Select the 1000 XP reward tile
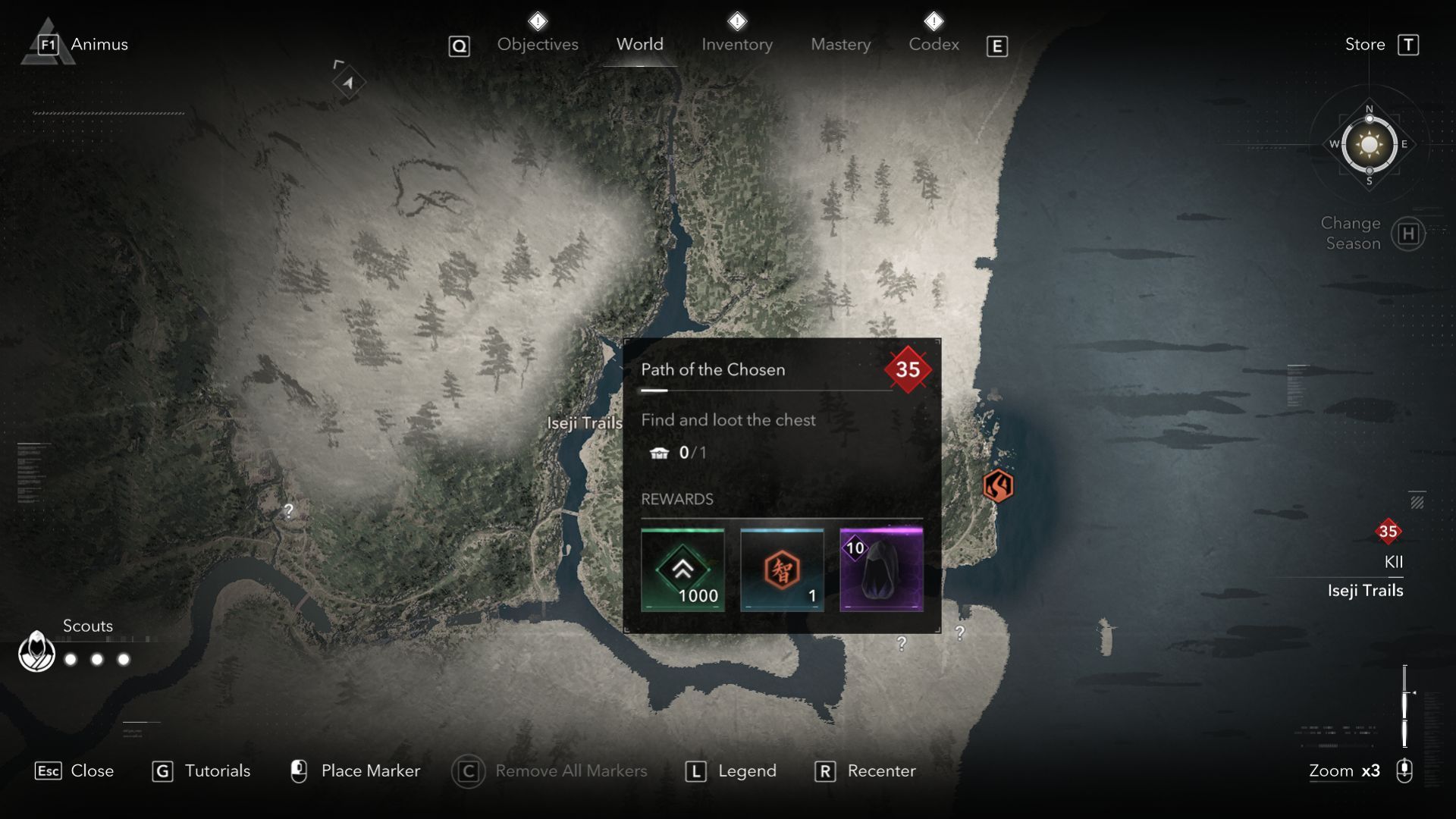This screenshot has width=1456, height=819. pyautogui.click(x=682, y=570)
